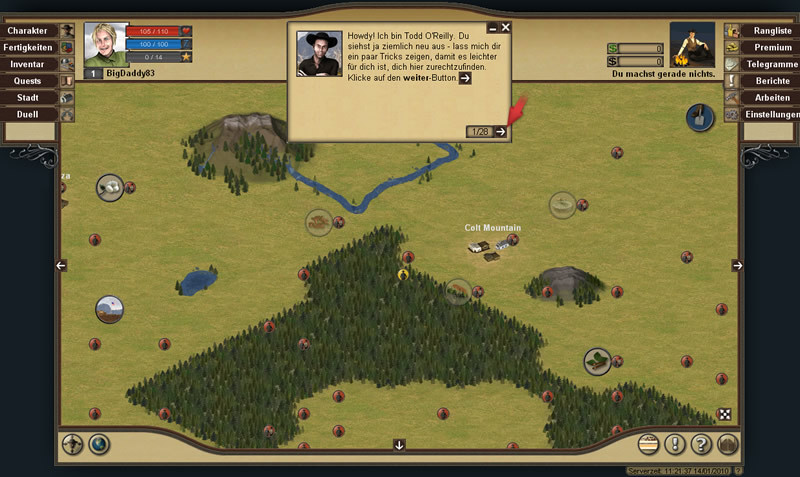Screen dimensions: 800x477
Task: Open the Telegramme menu
Action: point(773,64)
